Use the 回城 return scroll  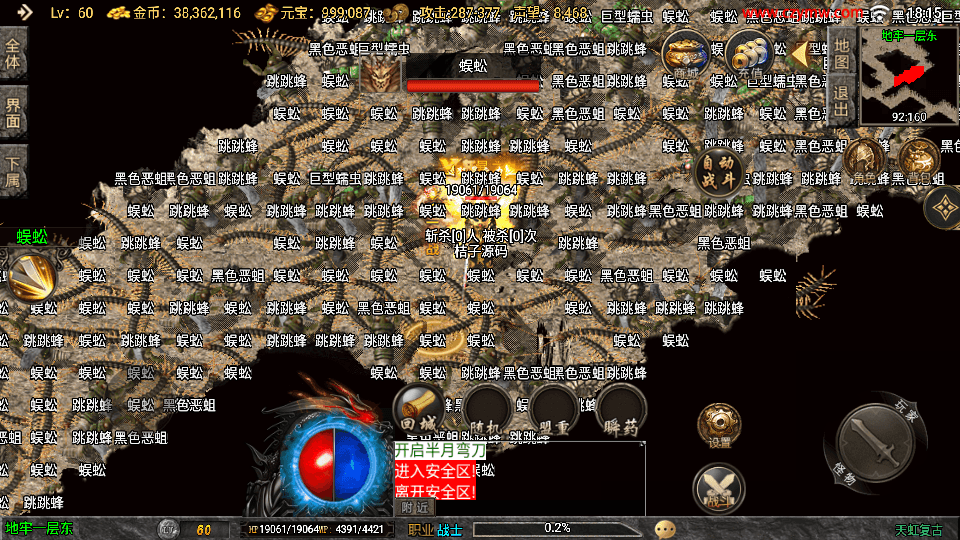[418, 410]
